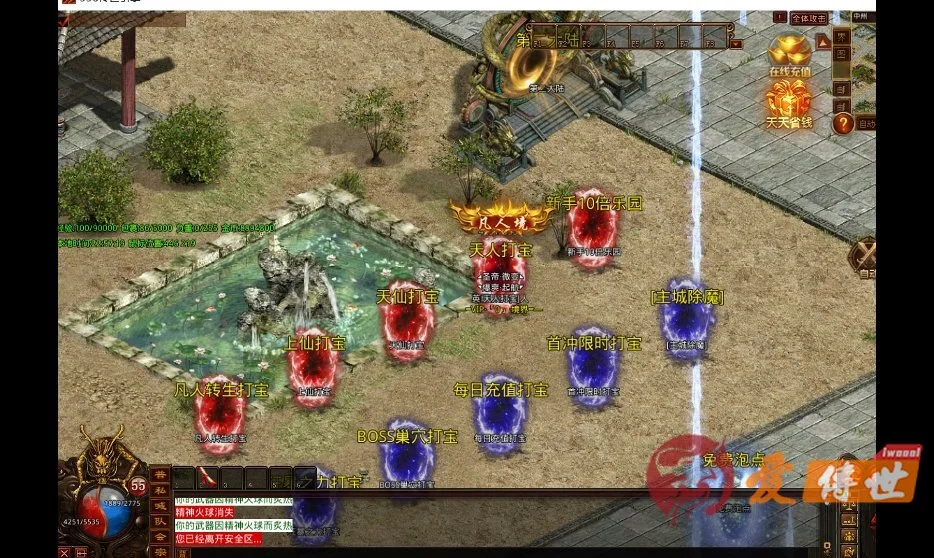
Task: Click the orange question mark help button
Action: pyautogui.click(x=843, y=123)
